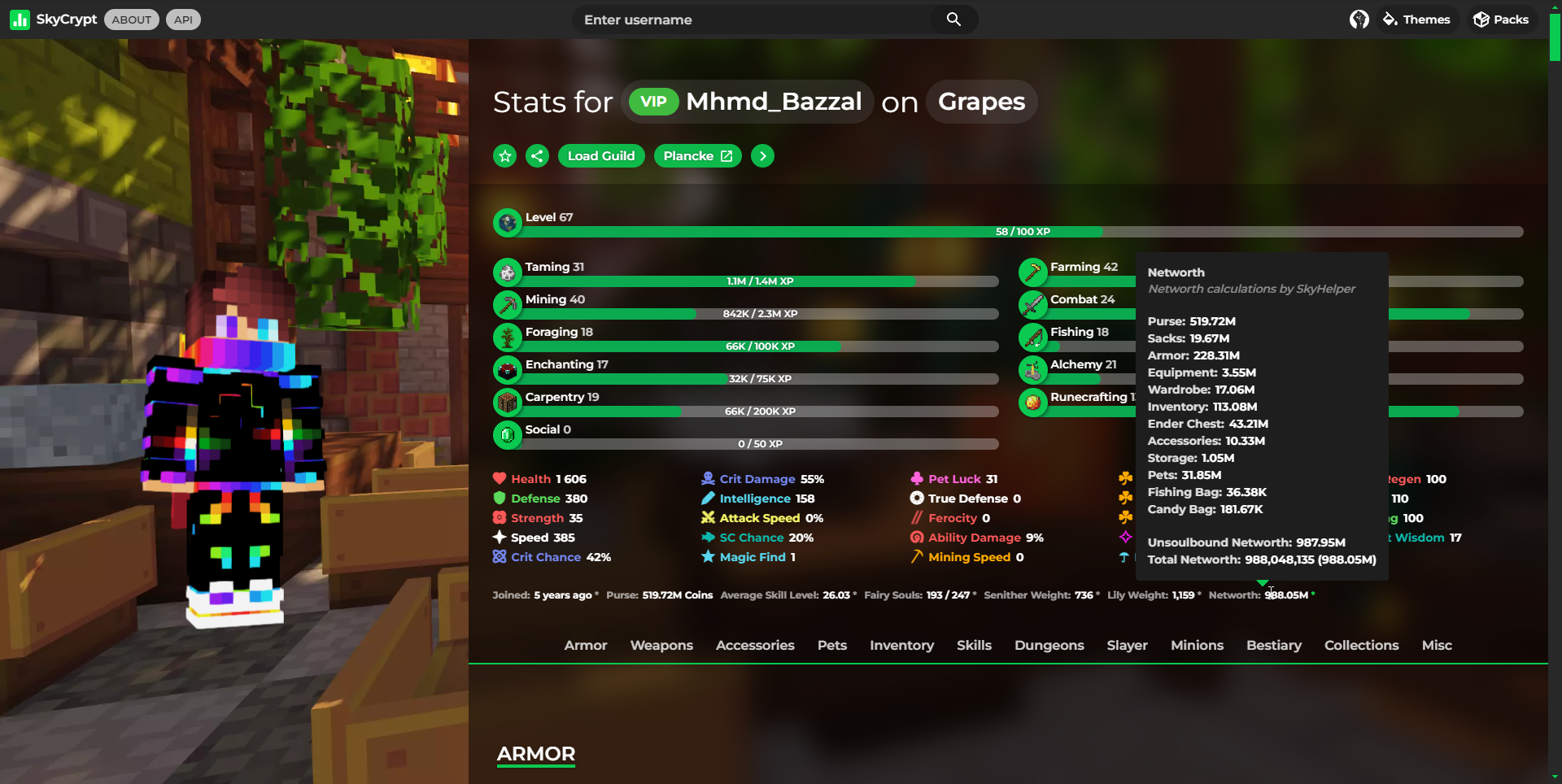Click the Enchanting skill icon

click(508, 369)
